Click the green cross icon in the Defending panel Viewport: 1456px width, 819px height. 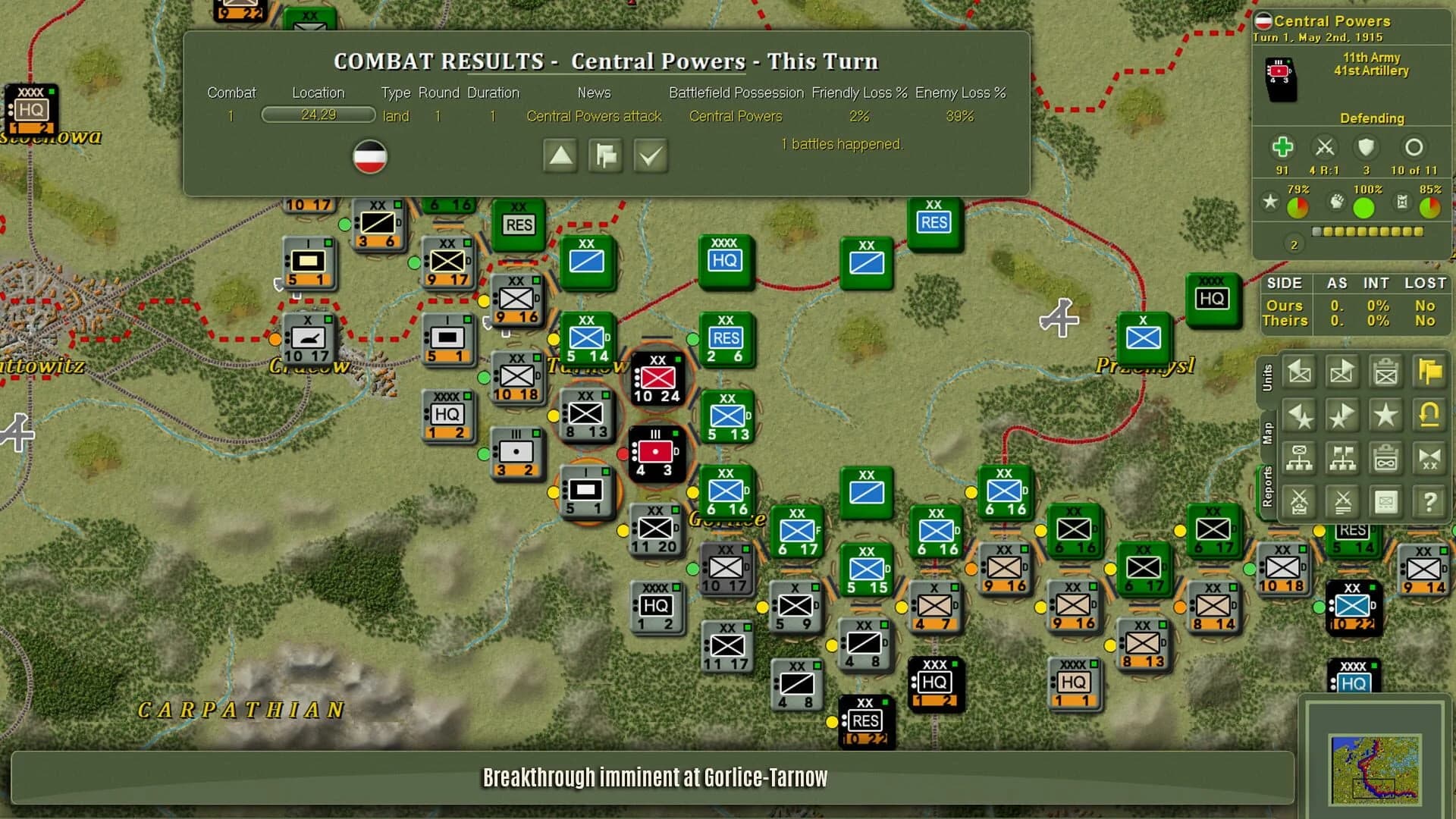[x=1283, y=146]
